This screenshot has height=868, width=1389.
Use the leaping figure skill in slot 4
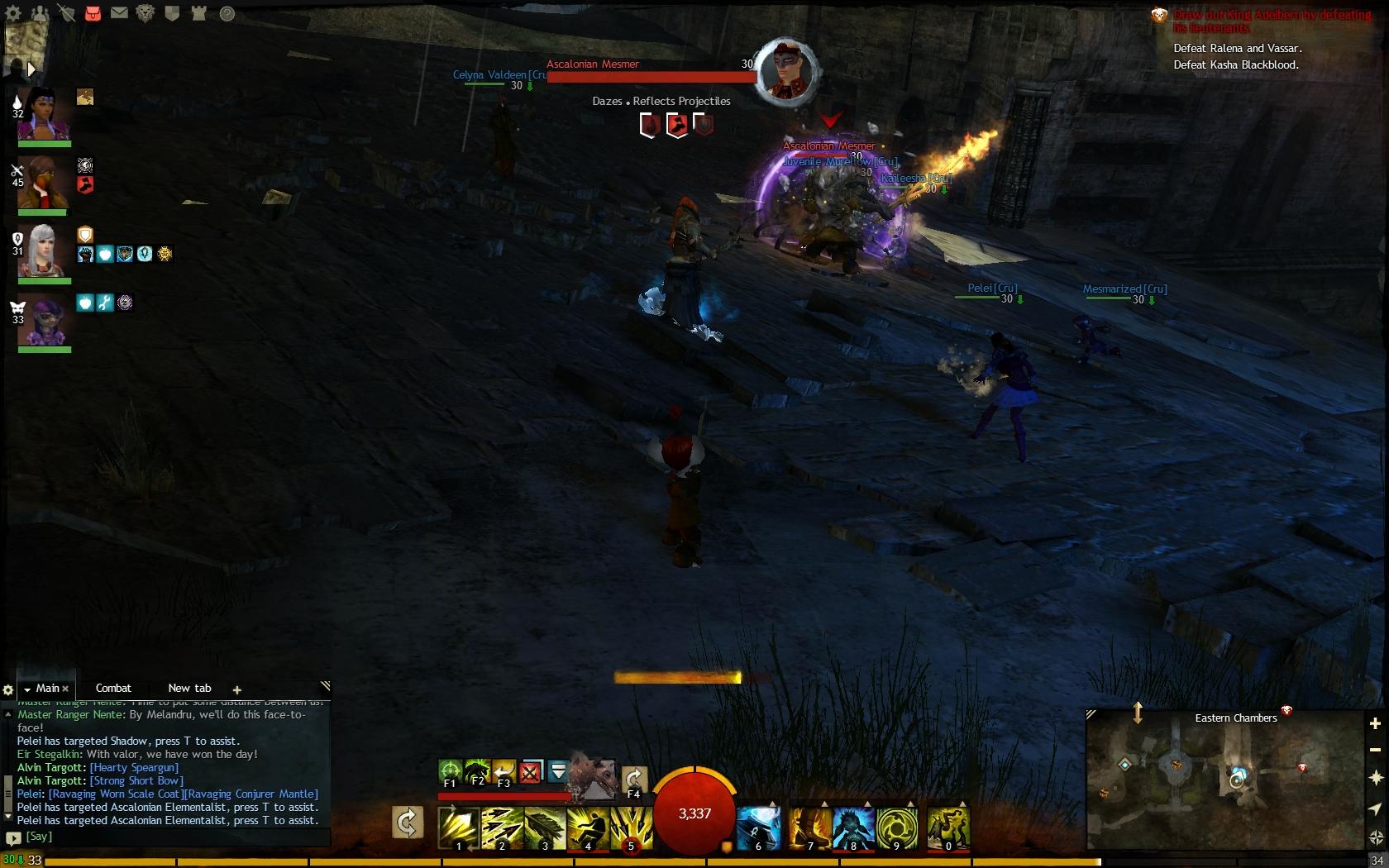(x=588, y=827)
